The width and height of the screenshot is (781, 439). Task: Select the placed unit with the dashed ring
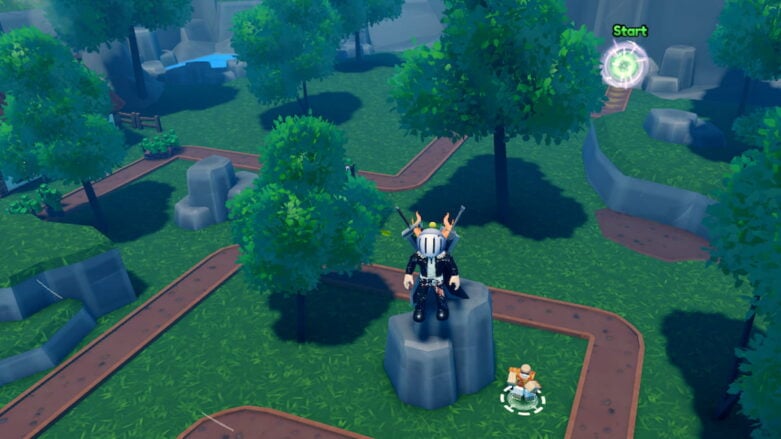tap(522, 387)
